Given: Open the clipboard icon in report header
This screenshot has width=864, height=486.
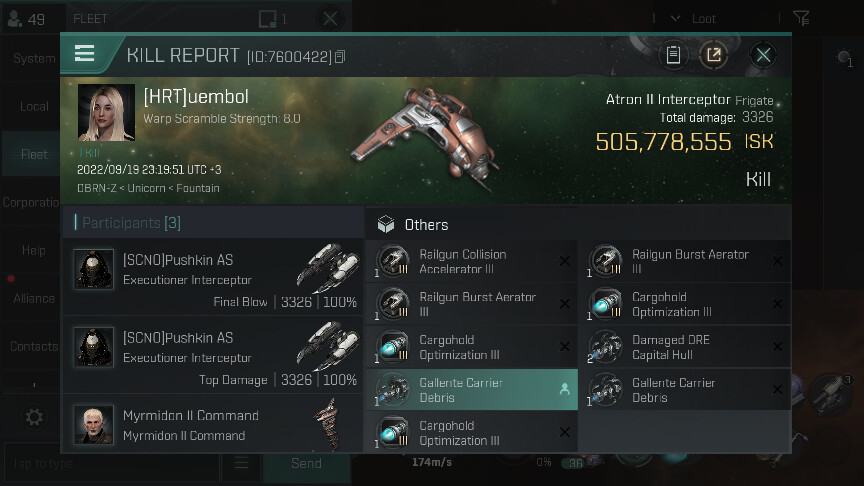Looking at the screenshot, I should click(x=674, y=55).
